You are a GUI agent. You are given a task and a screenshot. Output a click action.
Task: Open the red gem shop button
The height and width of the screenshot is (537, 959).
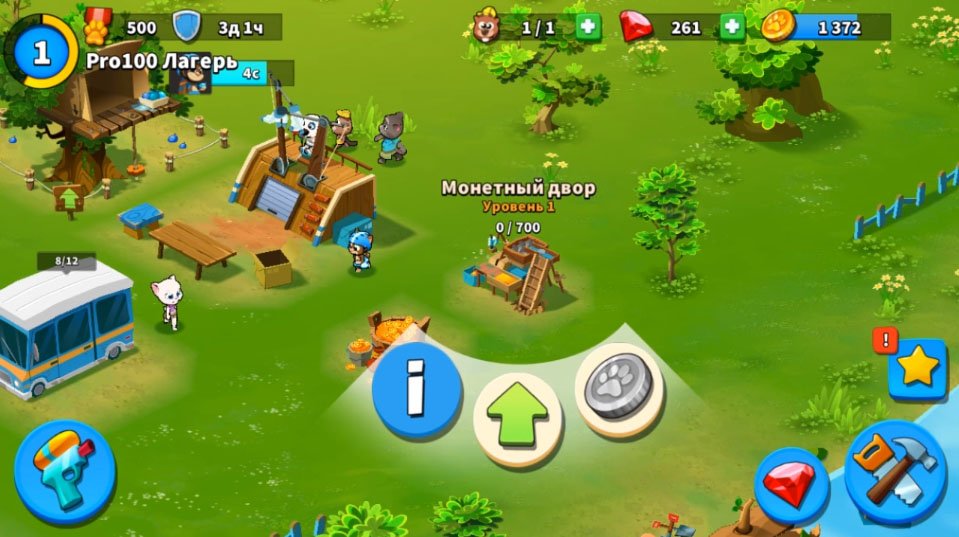(x=790, y=485)
